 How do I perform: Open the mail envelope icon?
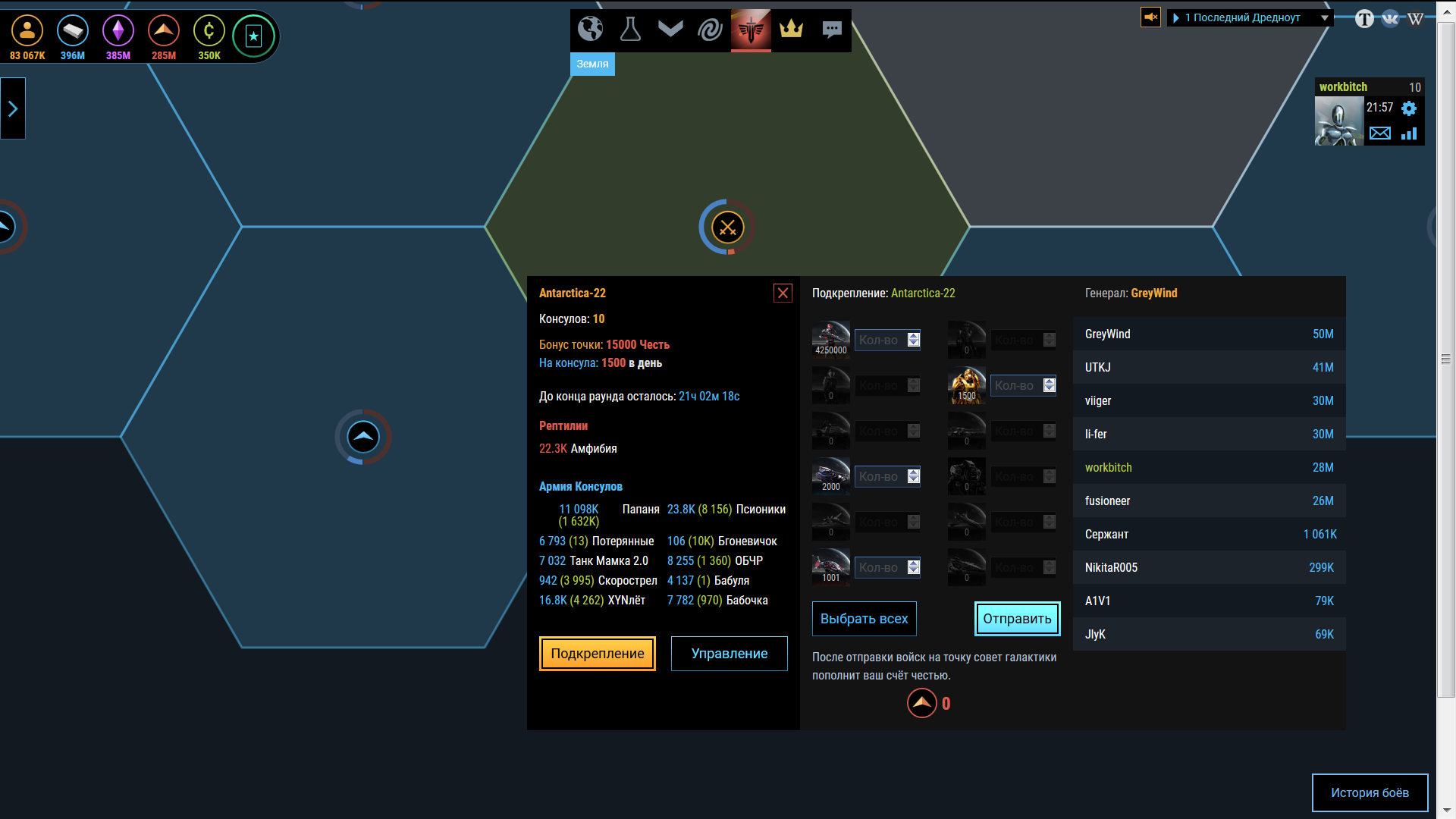[x=1380, y=133]
